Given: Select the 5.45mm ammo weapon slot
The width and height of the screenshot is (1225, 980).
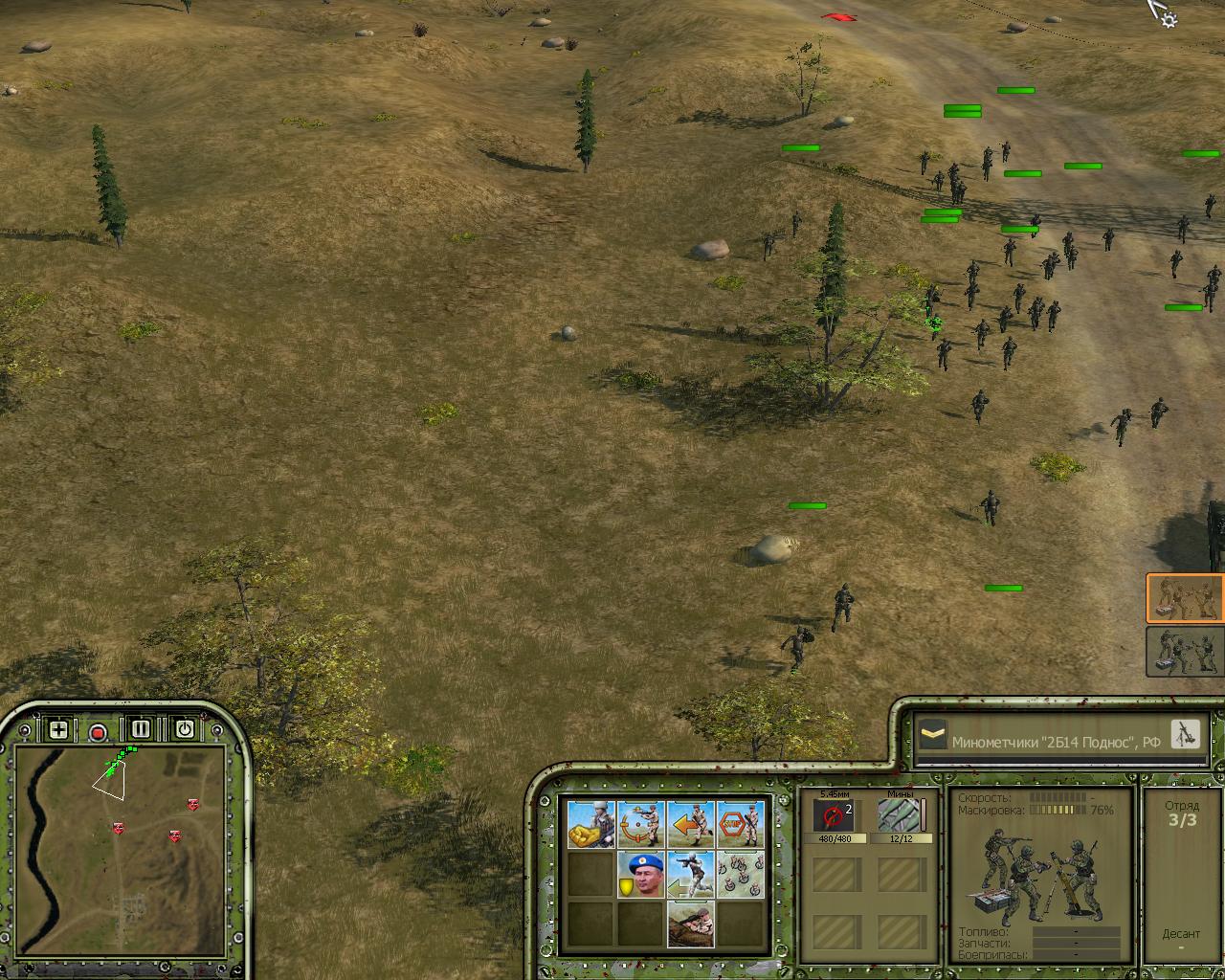Looking at the screenshot, I should [x=835, y=816].
